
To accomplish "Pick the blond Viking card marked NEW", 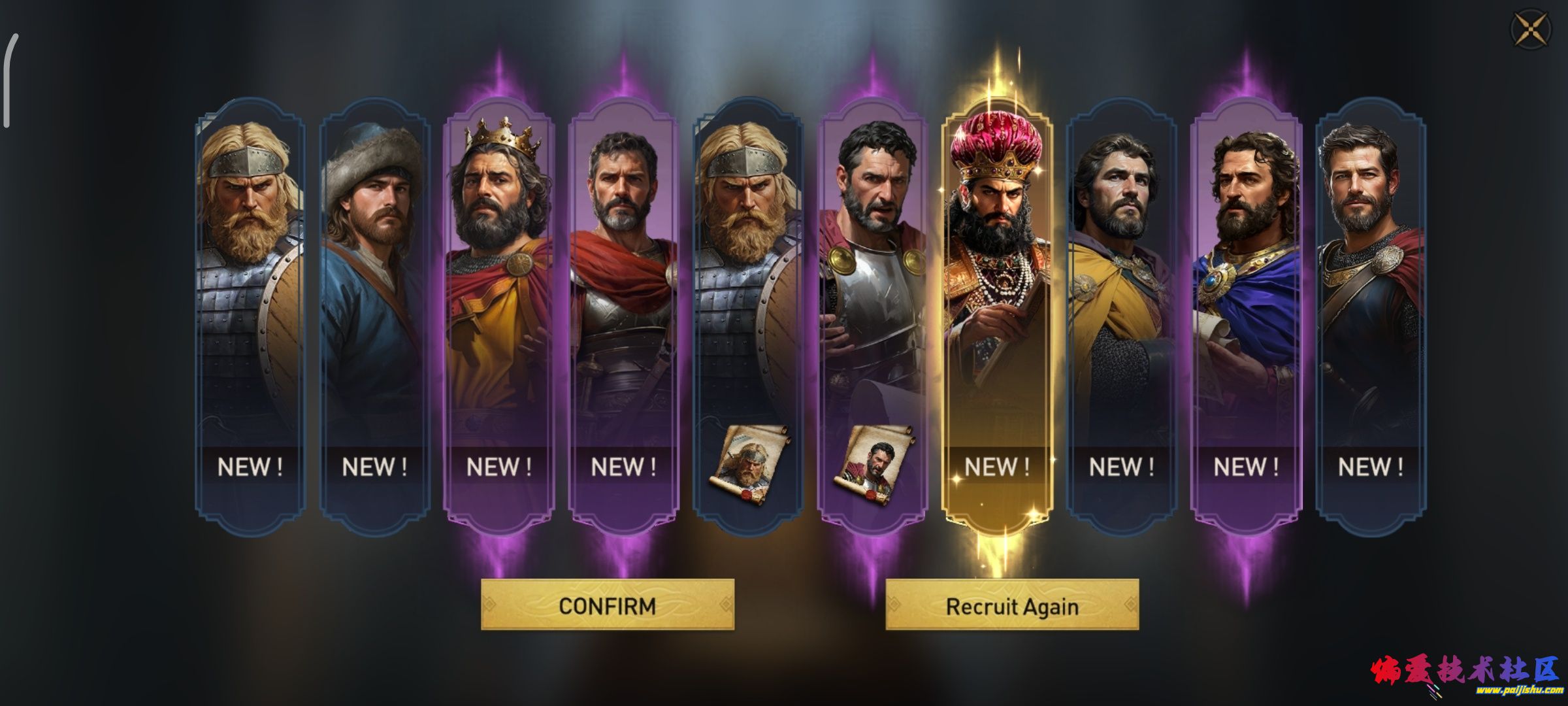I will point(250,294).
